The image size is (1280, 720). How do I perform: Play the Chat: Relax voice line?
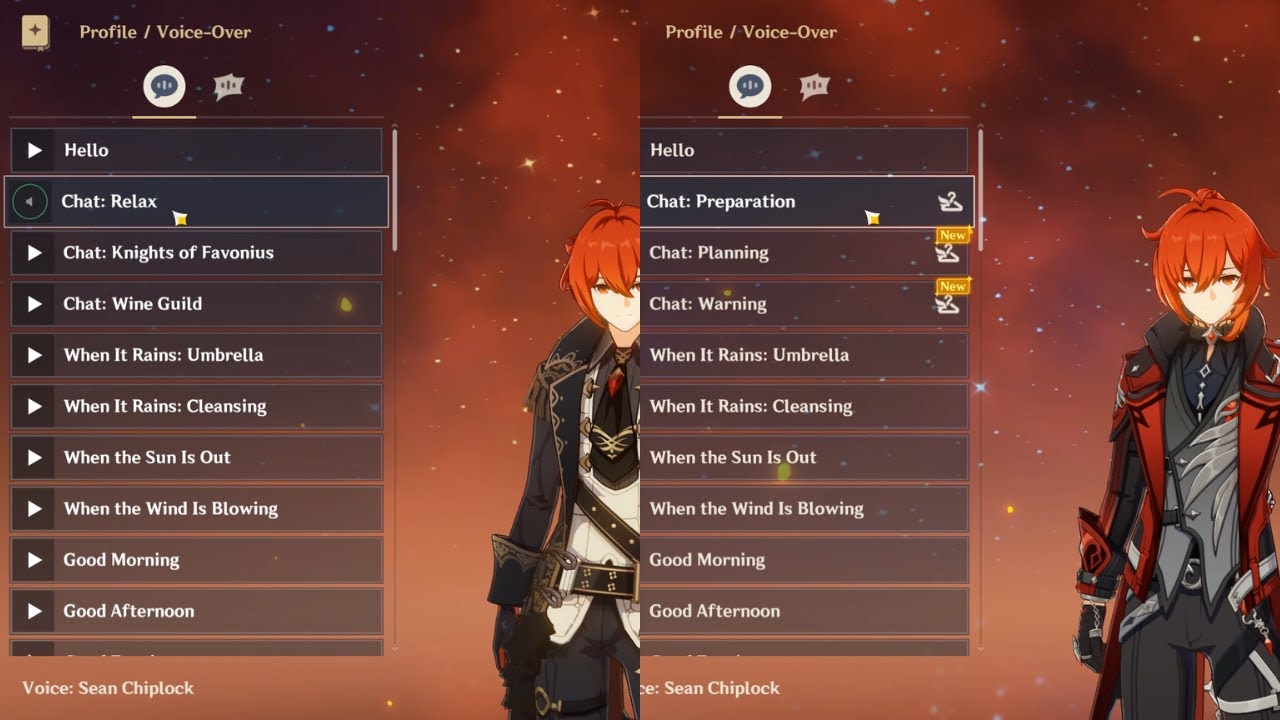[30, 202]
